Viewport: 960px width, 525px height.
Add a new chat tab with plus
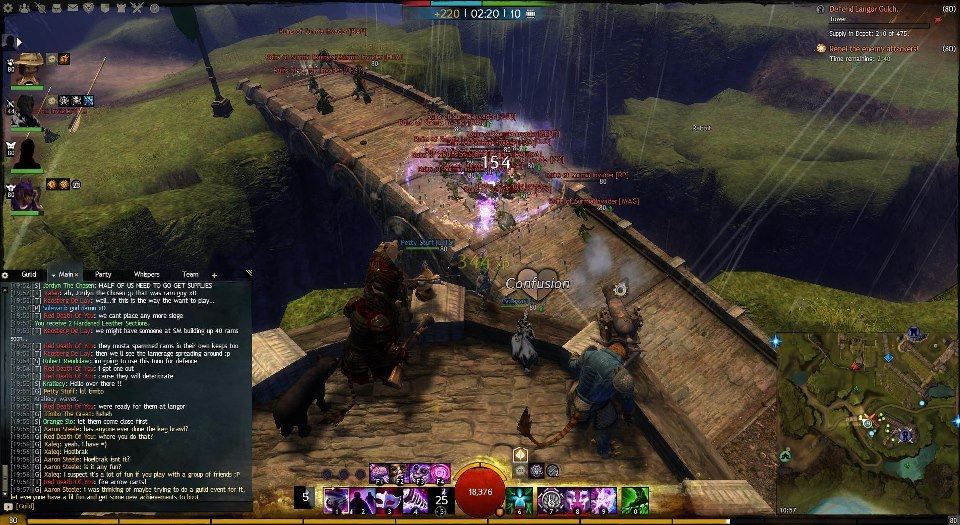coord(214,274)
